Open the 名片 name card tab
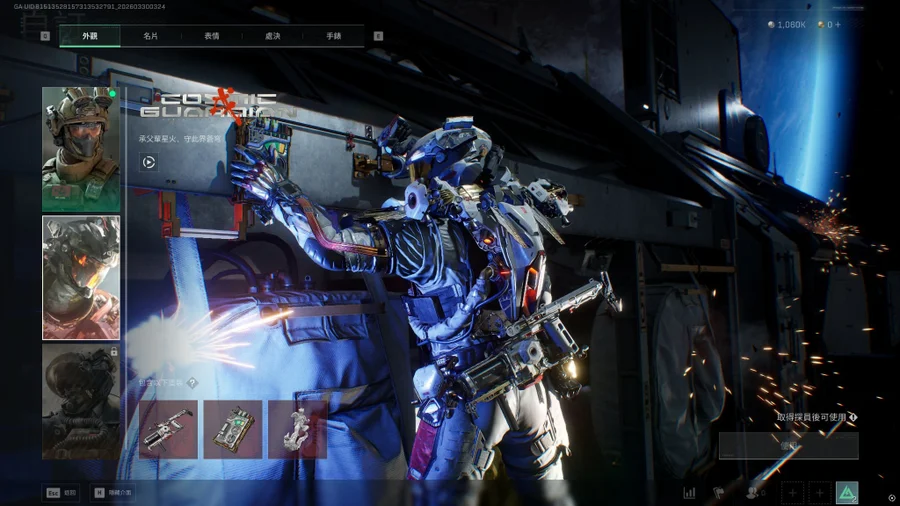Screen dimensions: 900x506 click(x=150, y=36)
